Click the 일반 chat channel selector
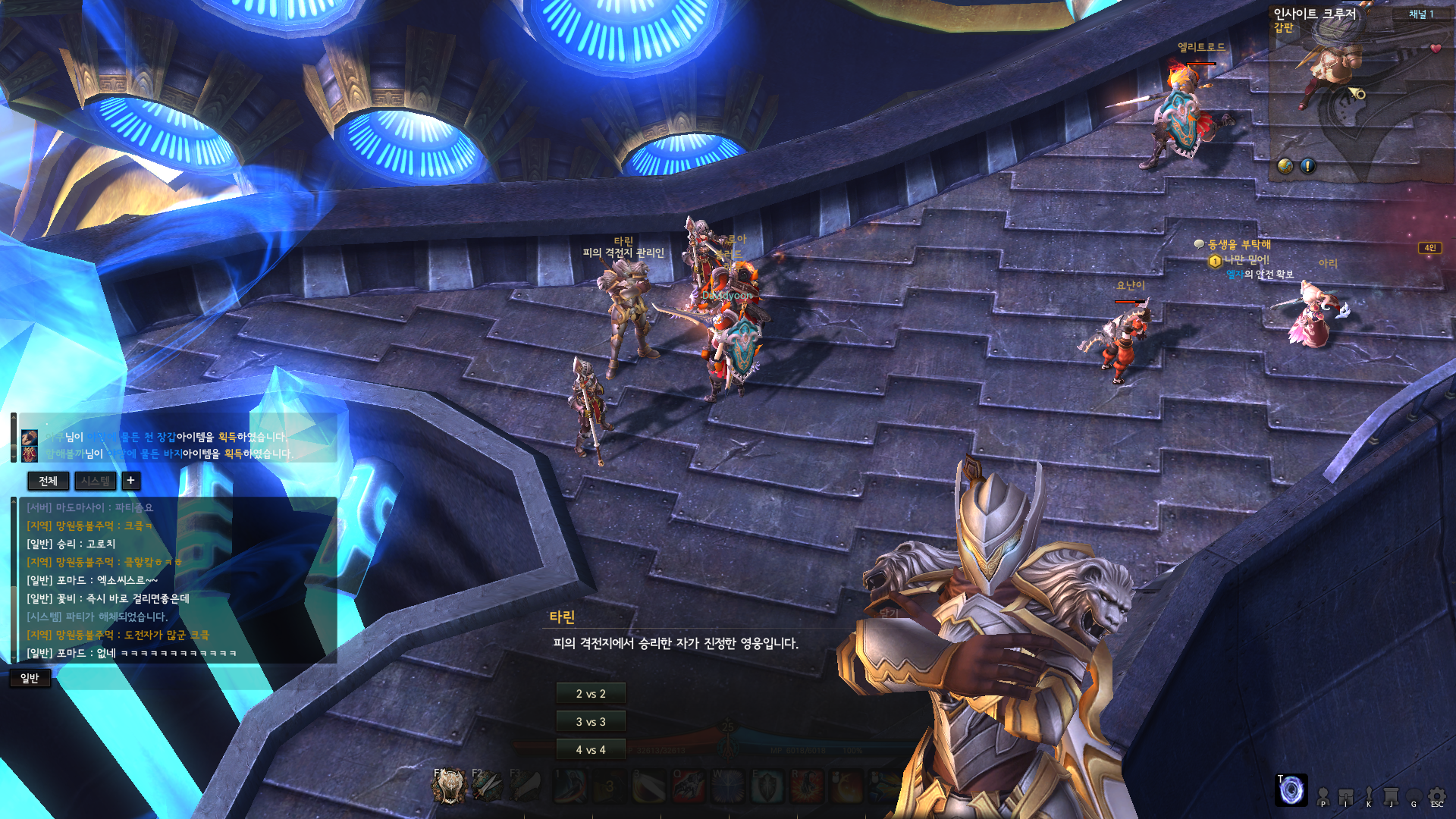This screenshot has width=1456, height=819. tap(30, 678)
